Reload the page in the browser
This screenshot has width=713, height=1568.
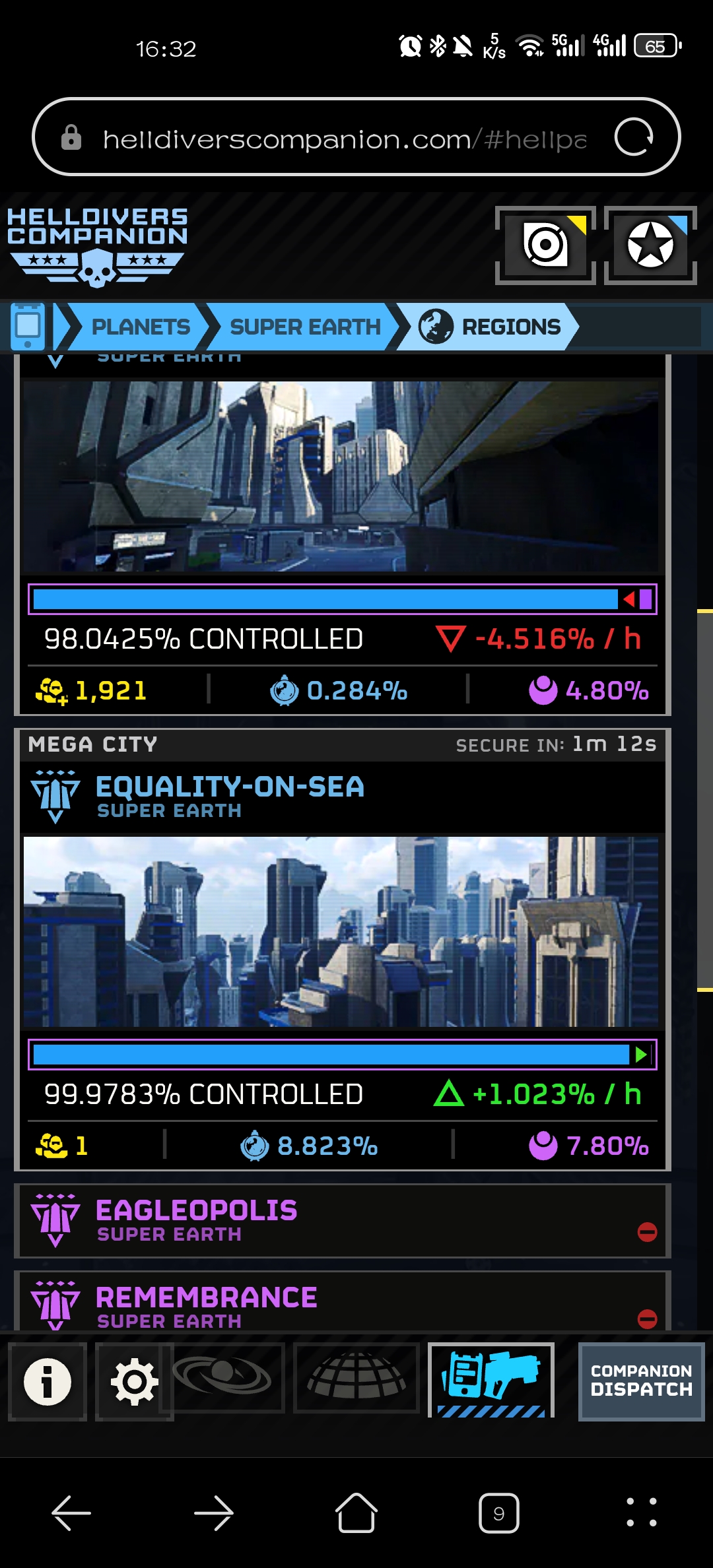[x=634, y=137]
